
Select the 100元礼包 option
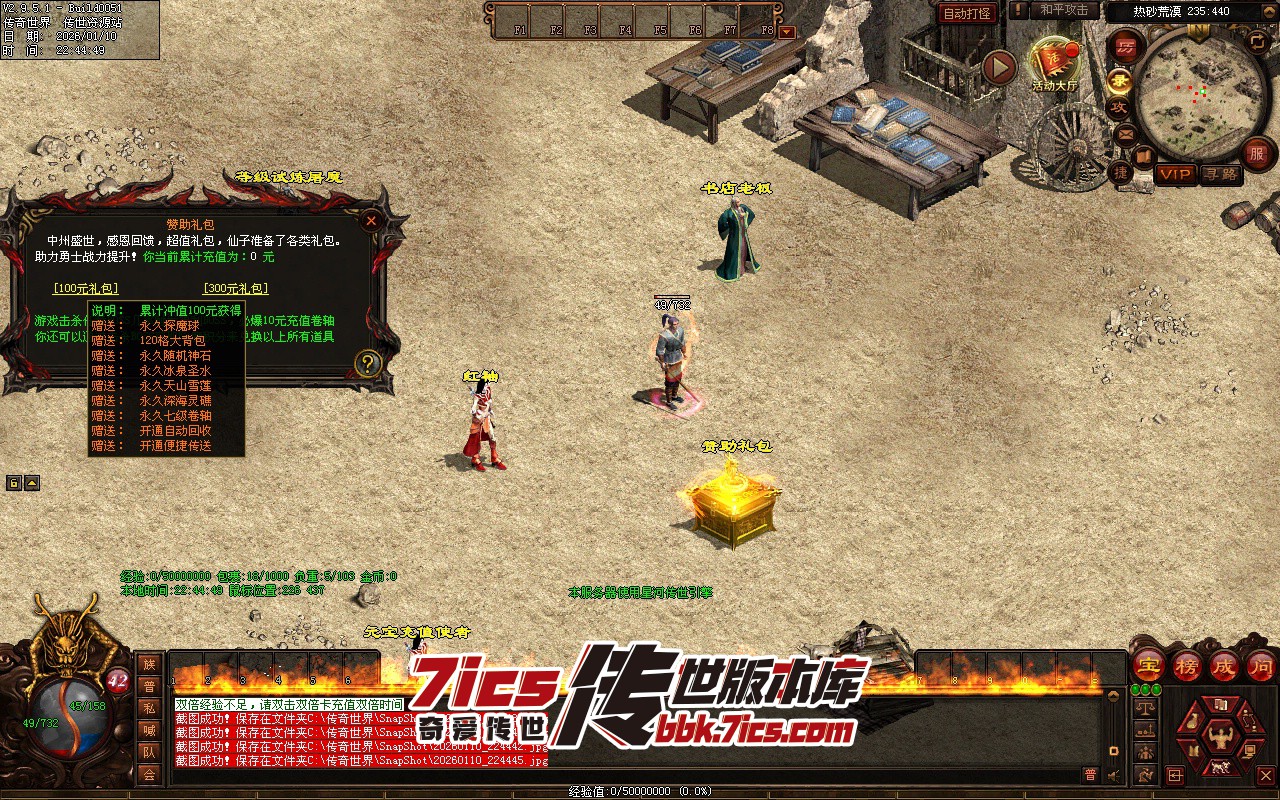85,289
